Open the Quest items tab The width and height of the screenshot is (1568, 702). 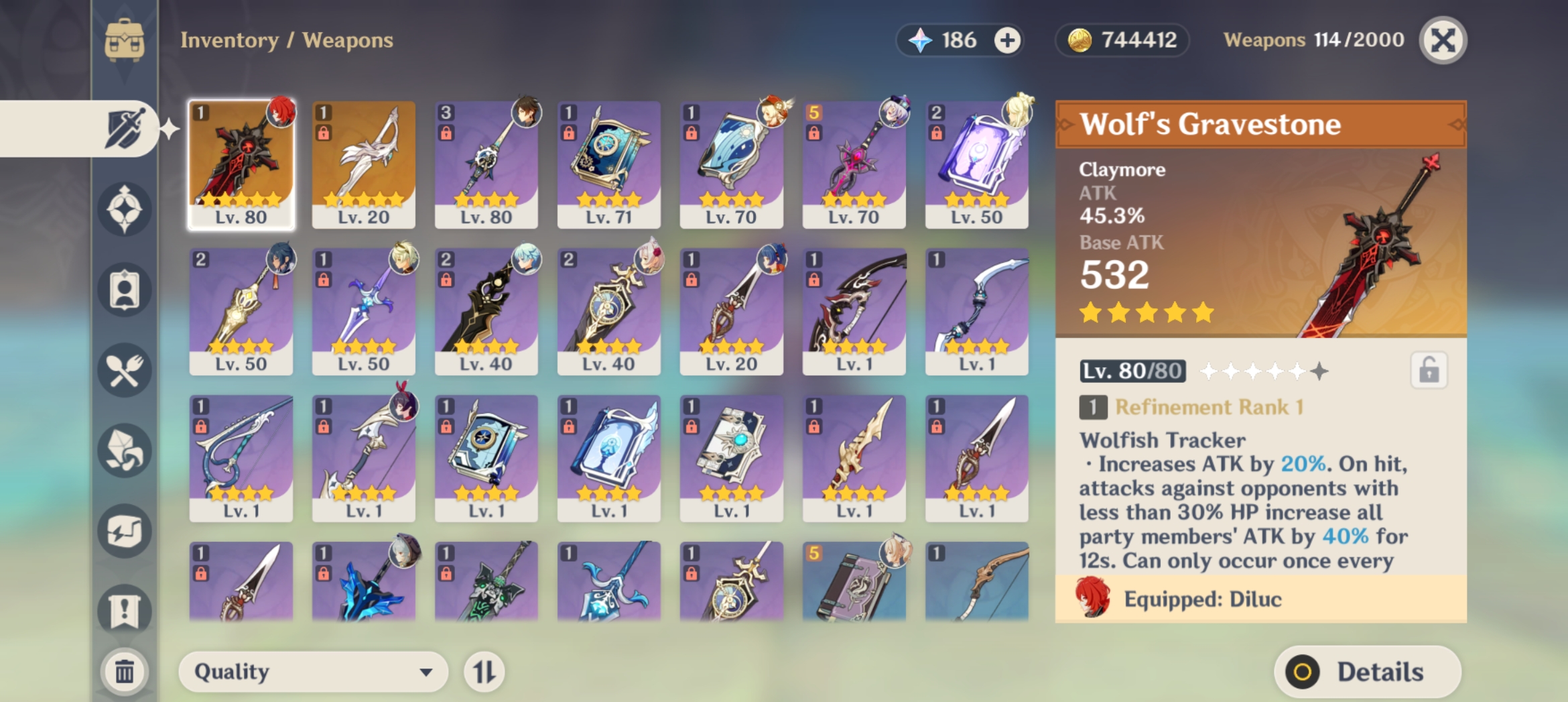(125, 610)
